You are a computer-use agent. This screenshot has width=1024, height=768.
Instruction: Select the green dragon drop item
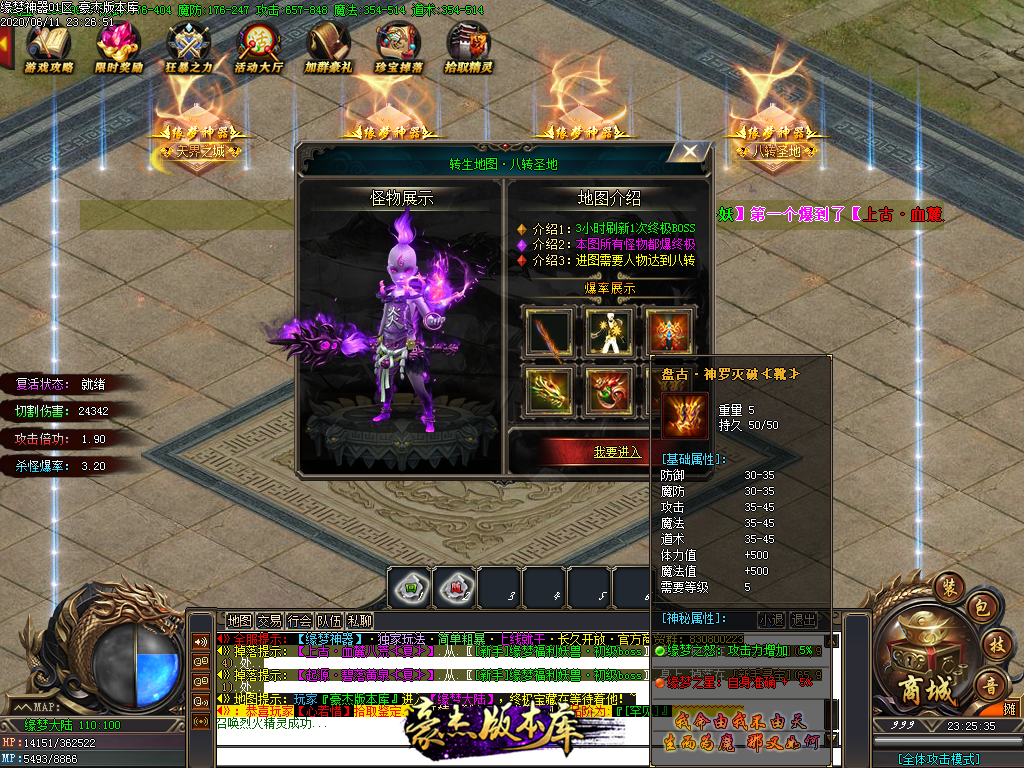548,393
